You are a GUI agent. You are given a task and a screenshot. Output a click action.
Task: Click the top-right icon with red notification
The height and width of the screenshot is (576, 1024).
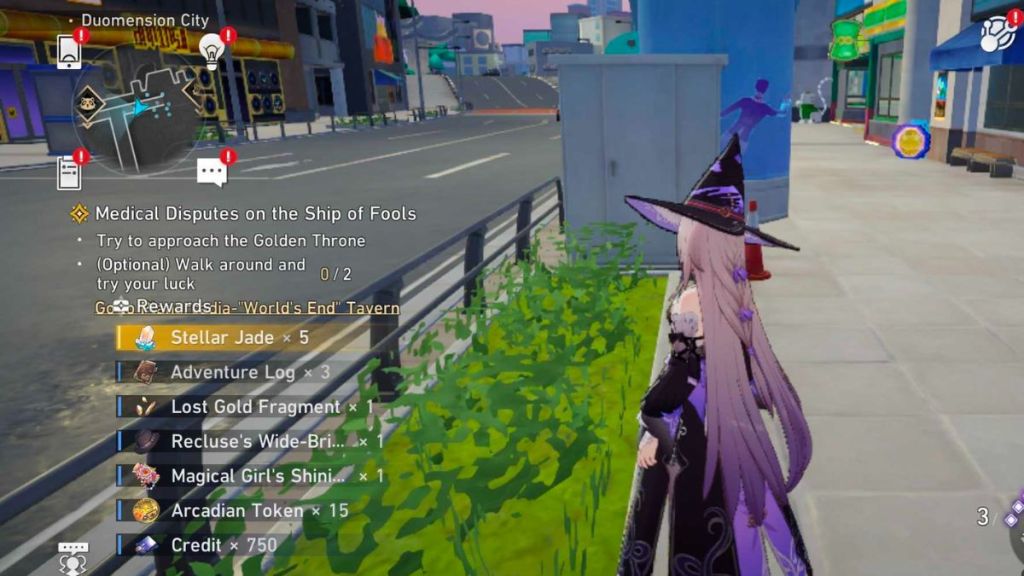click(996, 33)
